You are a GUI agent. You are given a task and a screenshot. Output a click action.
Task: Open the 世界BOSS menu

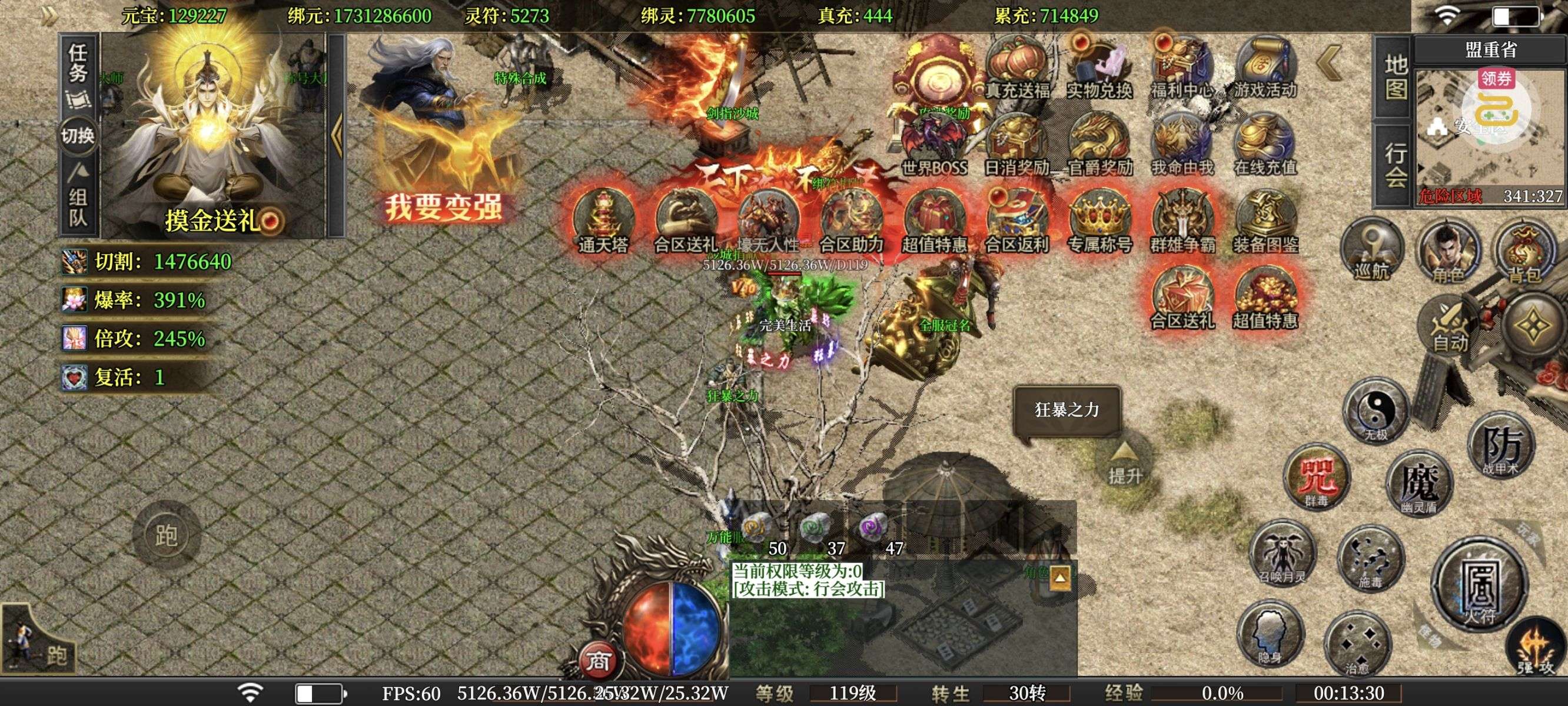(x=934, y=145)
